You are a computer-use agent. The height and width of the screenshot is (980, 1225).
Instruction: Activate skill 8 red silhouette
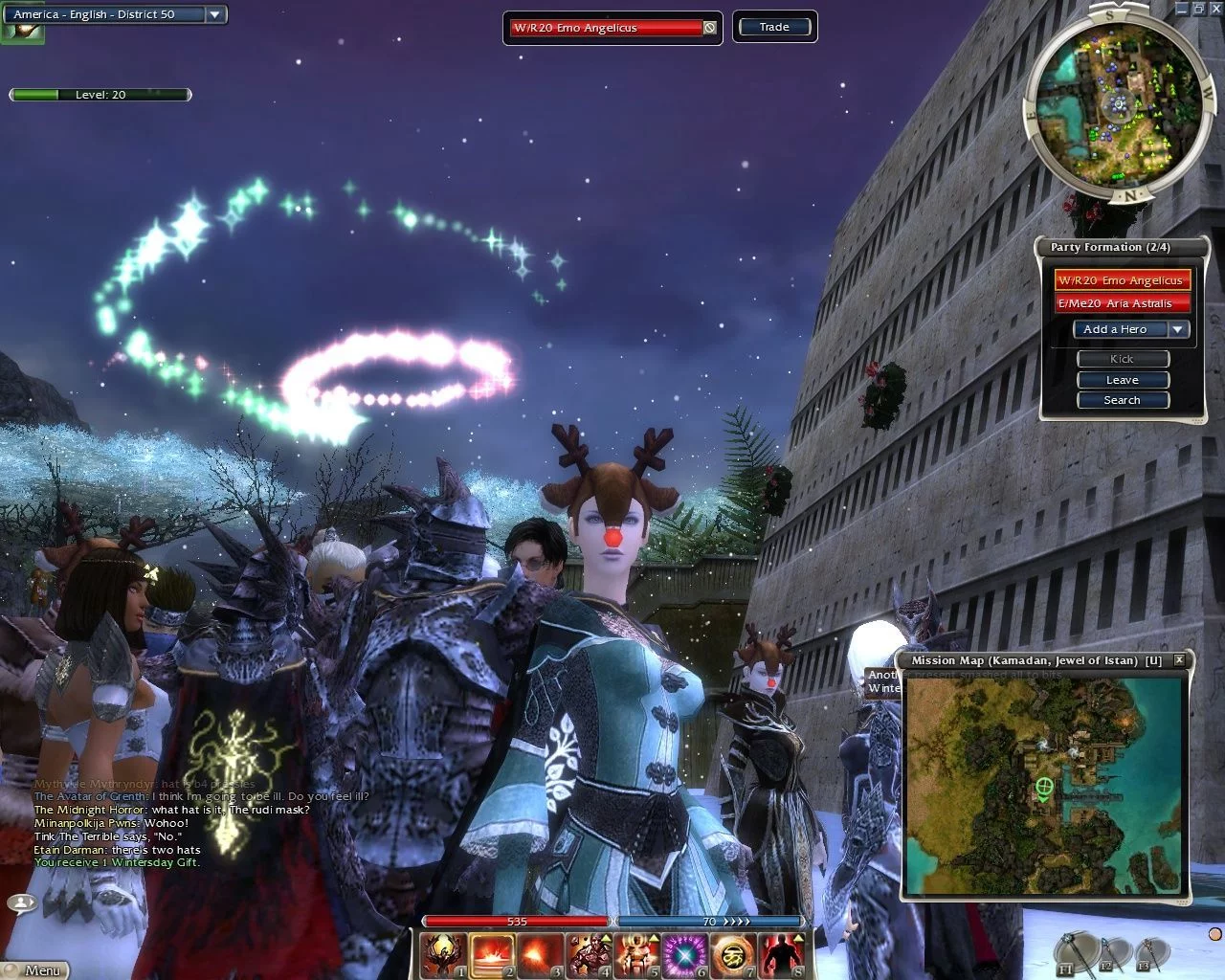click(x=781, y=954)
